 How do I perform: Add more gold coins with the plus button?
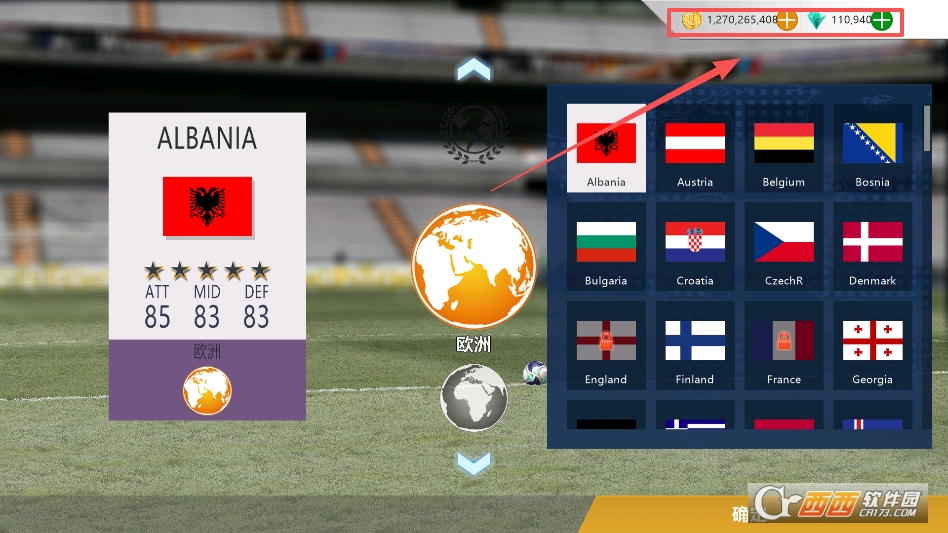[787, 20]
